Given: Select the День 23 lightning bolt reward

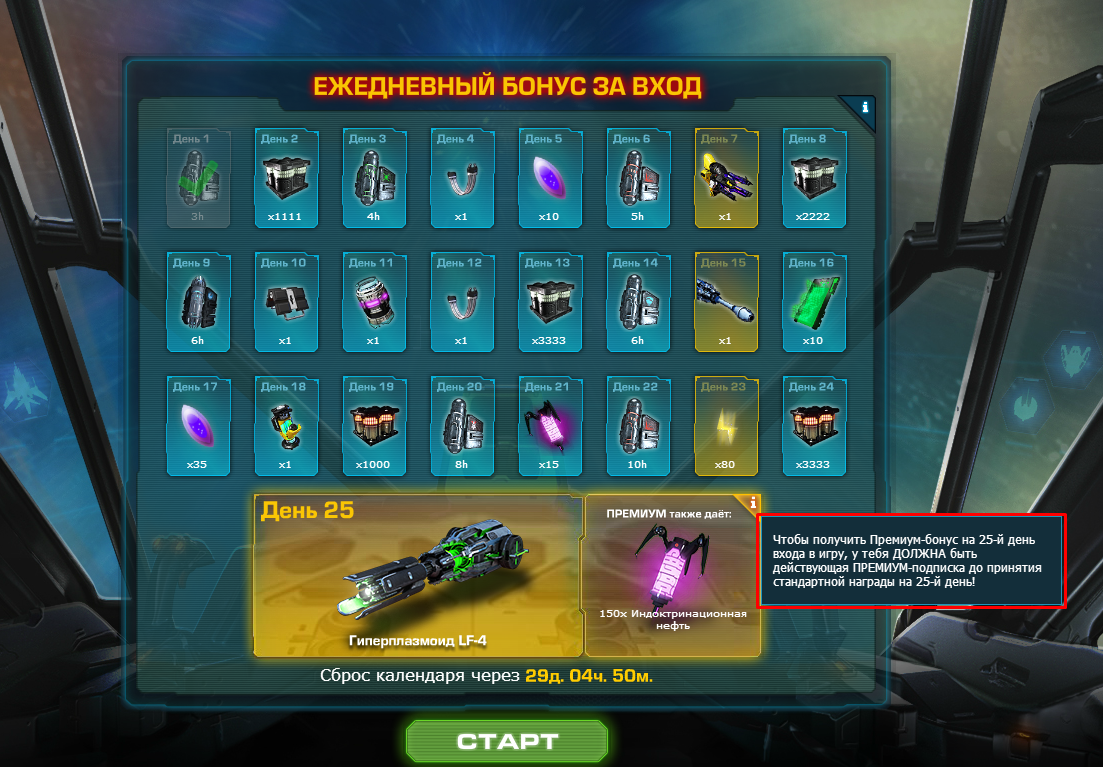Looking at the screenshot, I should point(726,425).
